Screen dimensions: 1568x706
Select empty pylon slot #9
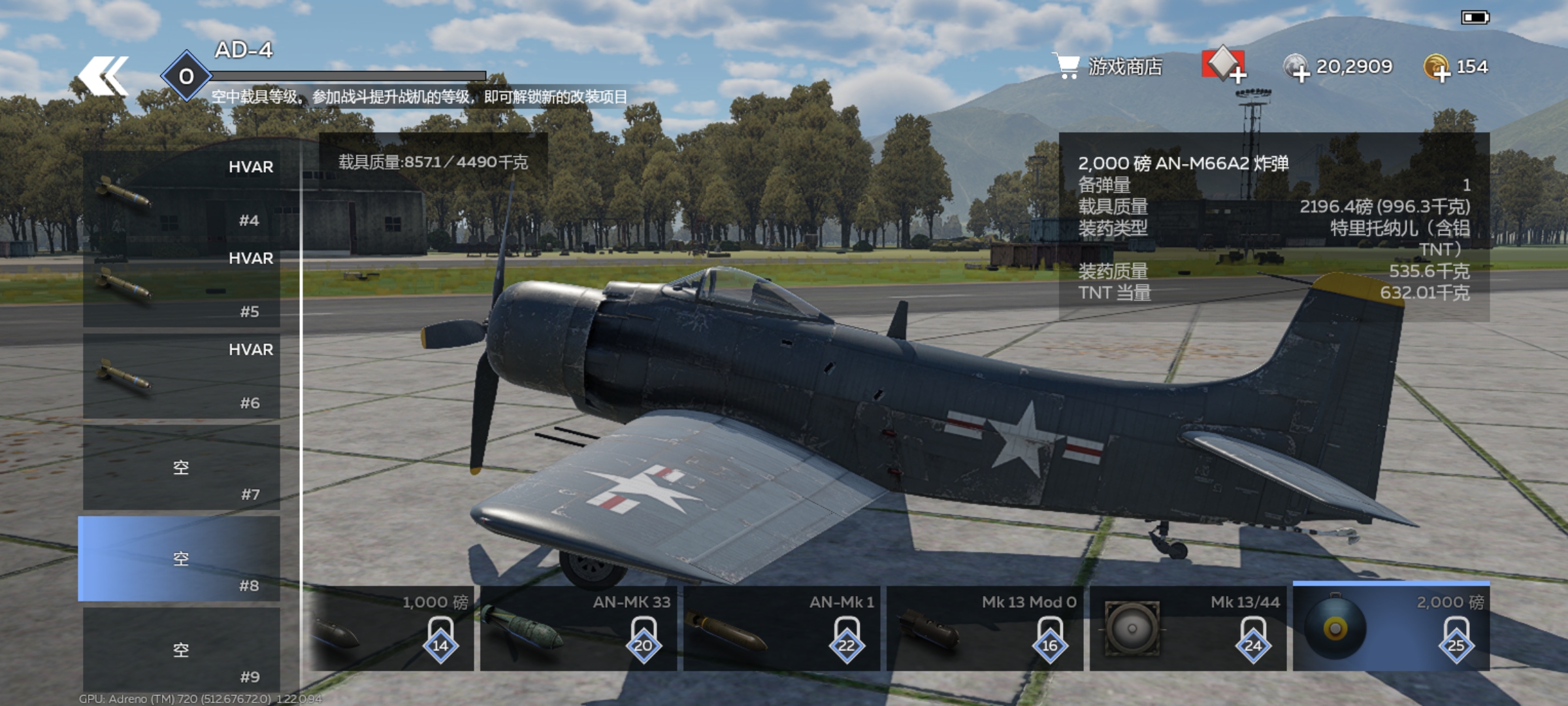[x=182, y=650]
